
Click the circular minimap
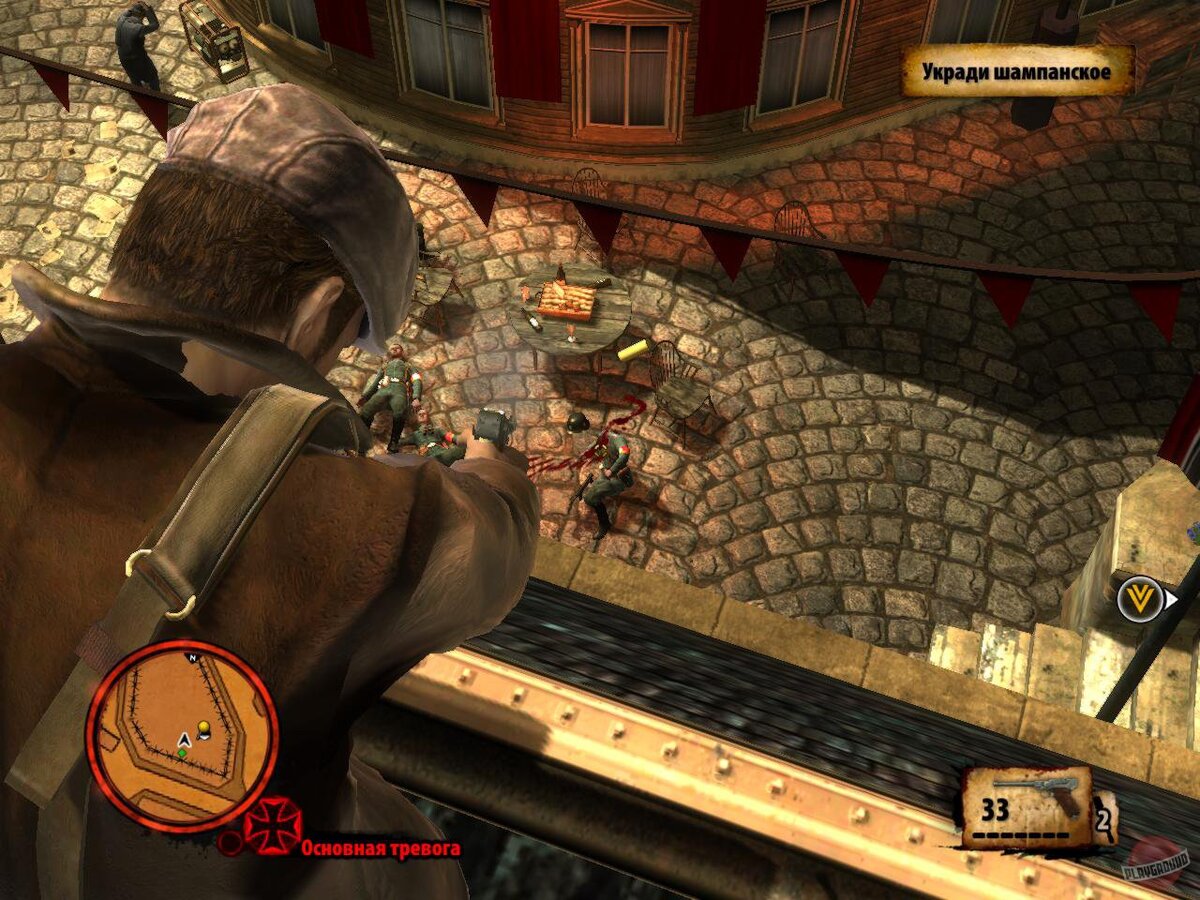click(x=181, y=736)
